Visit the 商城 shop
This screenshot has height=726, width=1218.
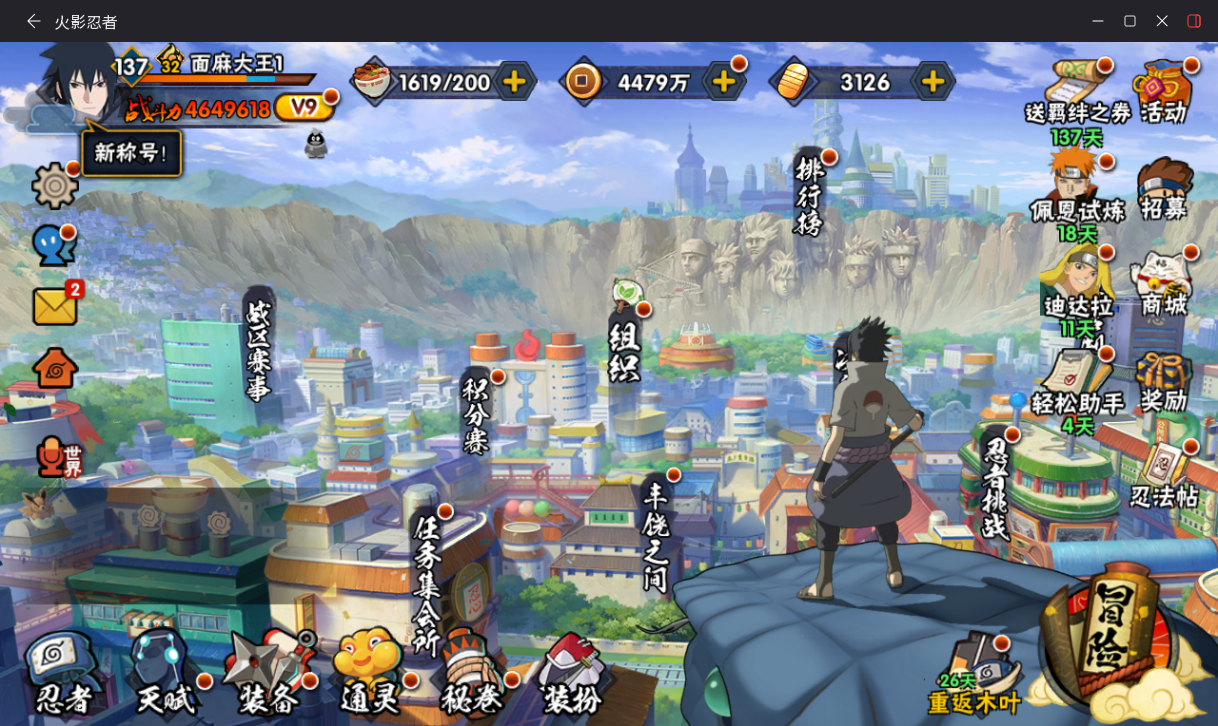click(x=1164, y=285)
